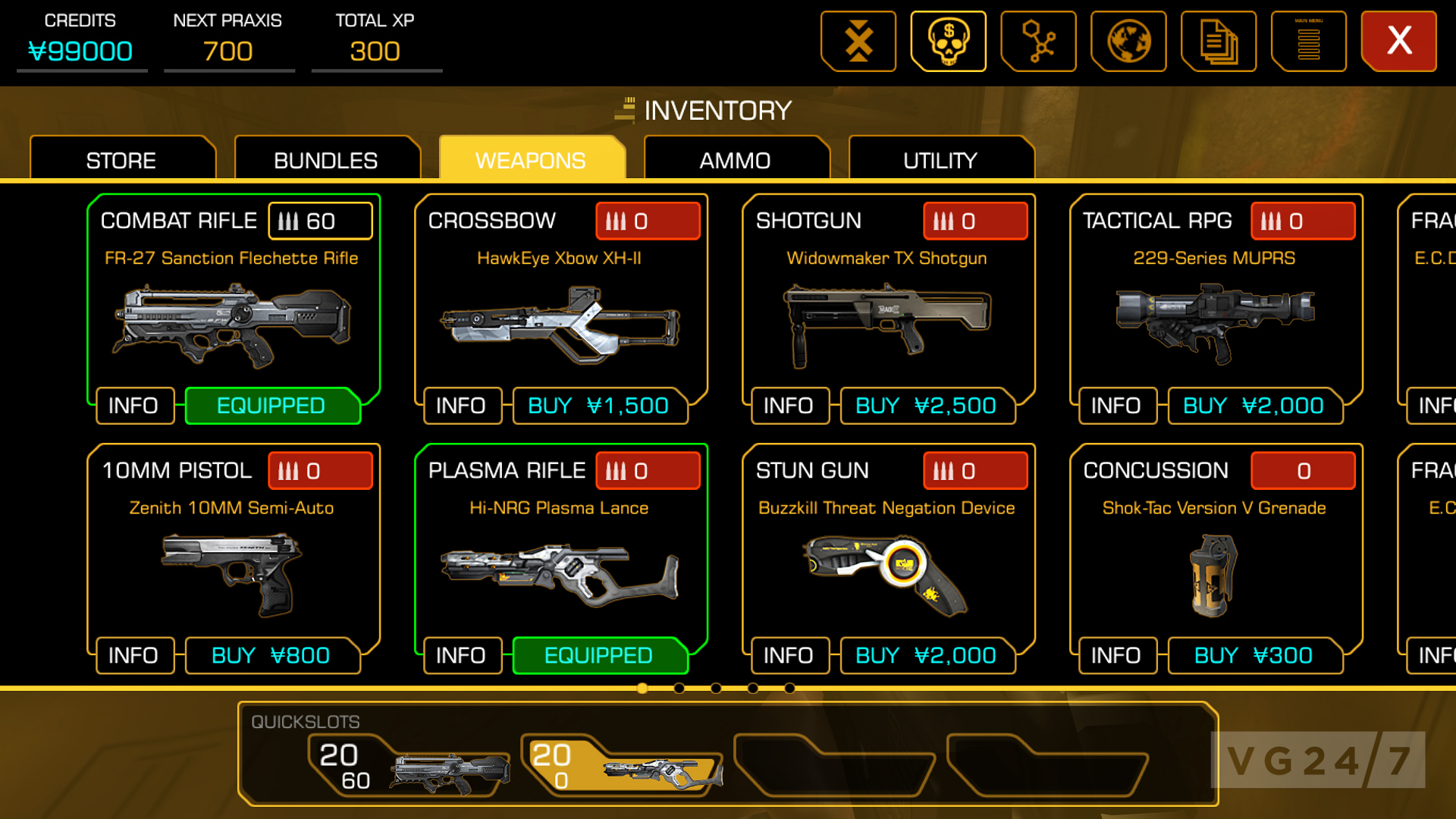Viewport: 1456px width, 819px height.
Task: Expand INFO for the Stun Gun
Action: 789,655
